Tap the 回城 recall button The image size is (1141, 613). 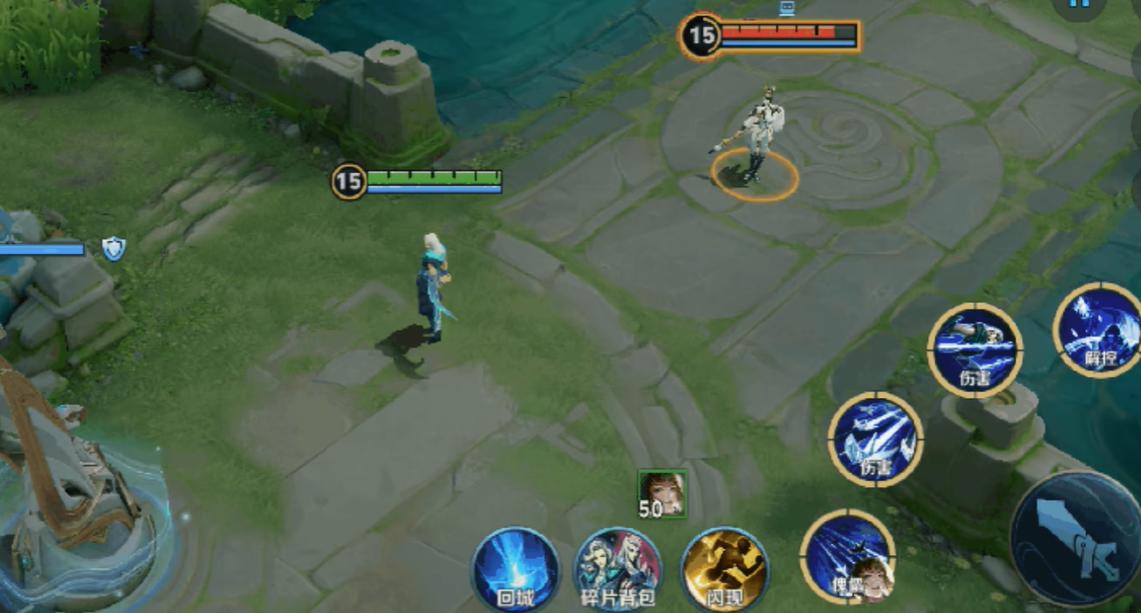coord(515,568)
